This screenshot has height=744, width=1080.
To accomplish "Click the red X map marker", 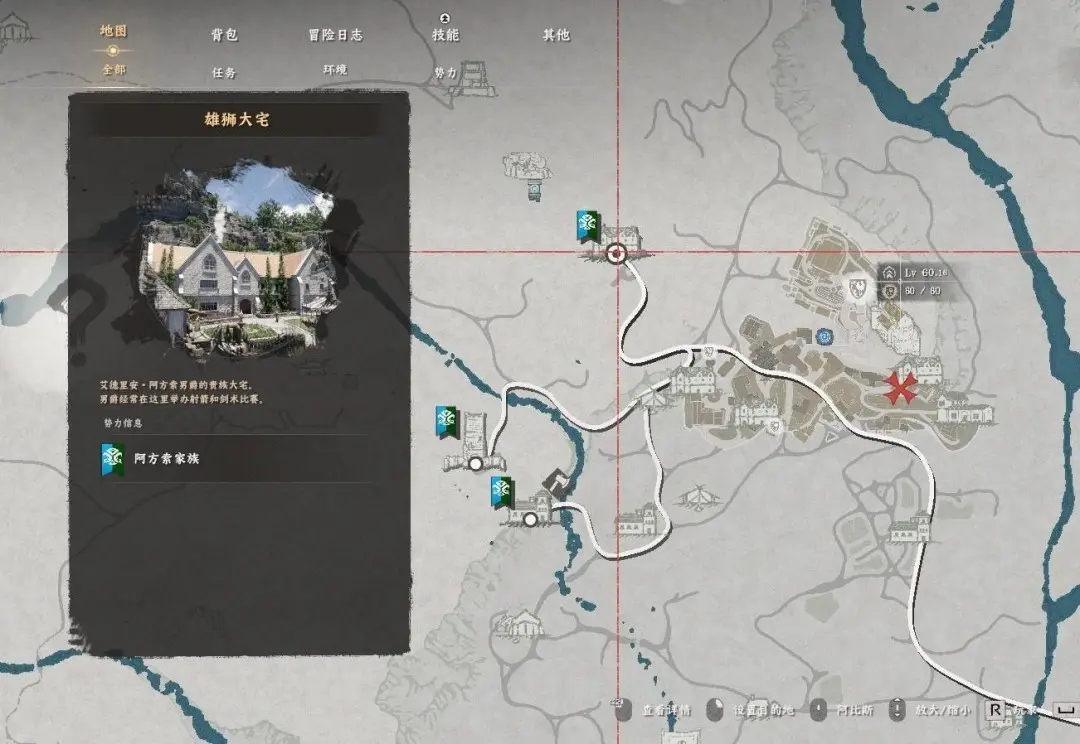I will pyautogui.click(x=903, y=388).
